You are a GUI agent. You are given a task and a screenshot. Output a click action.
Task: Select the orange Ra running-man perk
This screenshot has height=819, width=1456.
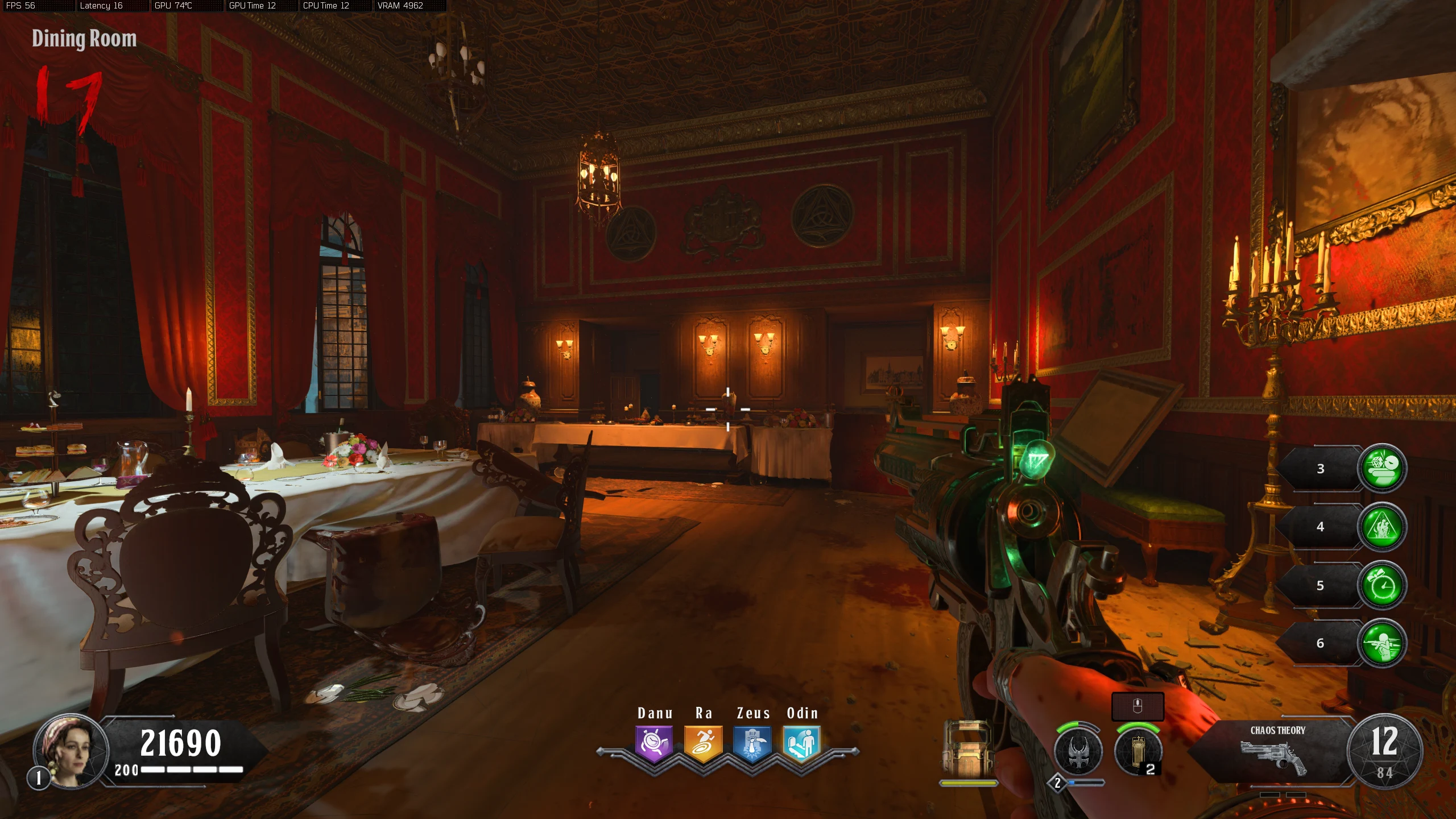pyautogui.click(x=703, y=743)
